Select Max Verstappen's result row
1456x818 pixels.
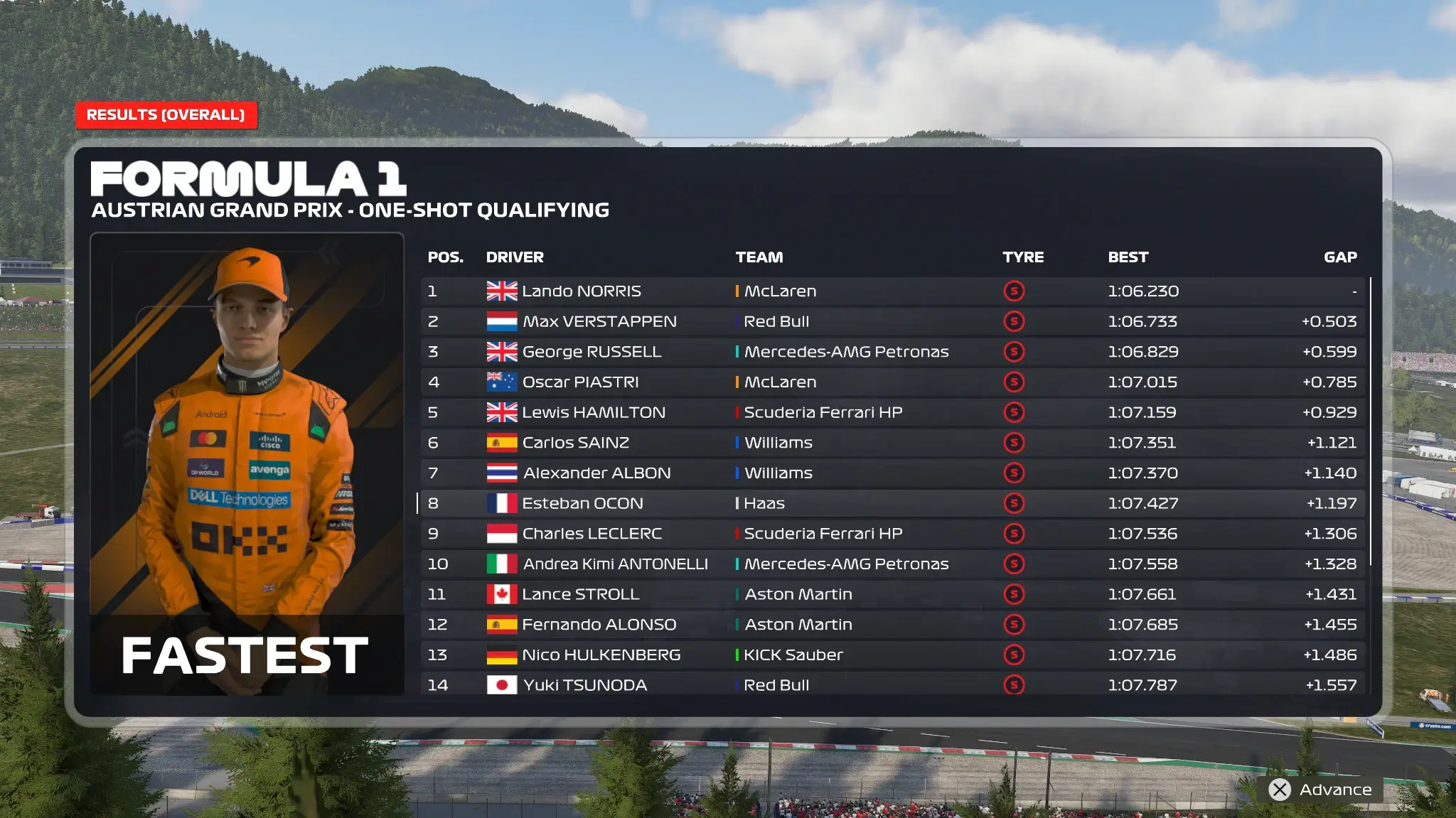pos(892,322)
